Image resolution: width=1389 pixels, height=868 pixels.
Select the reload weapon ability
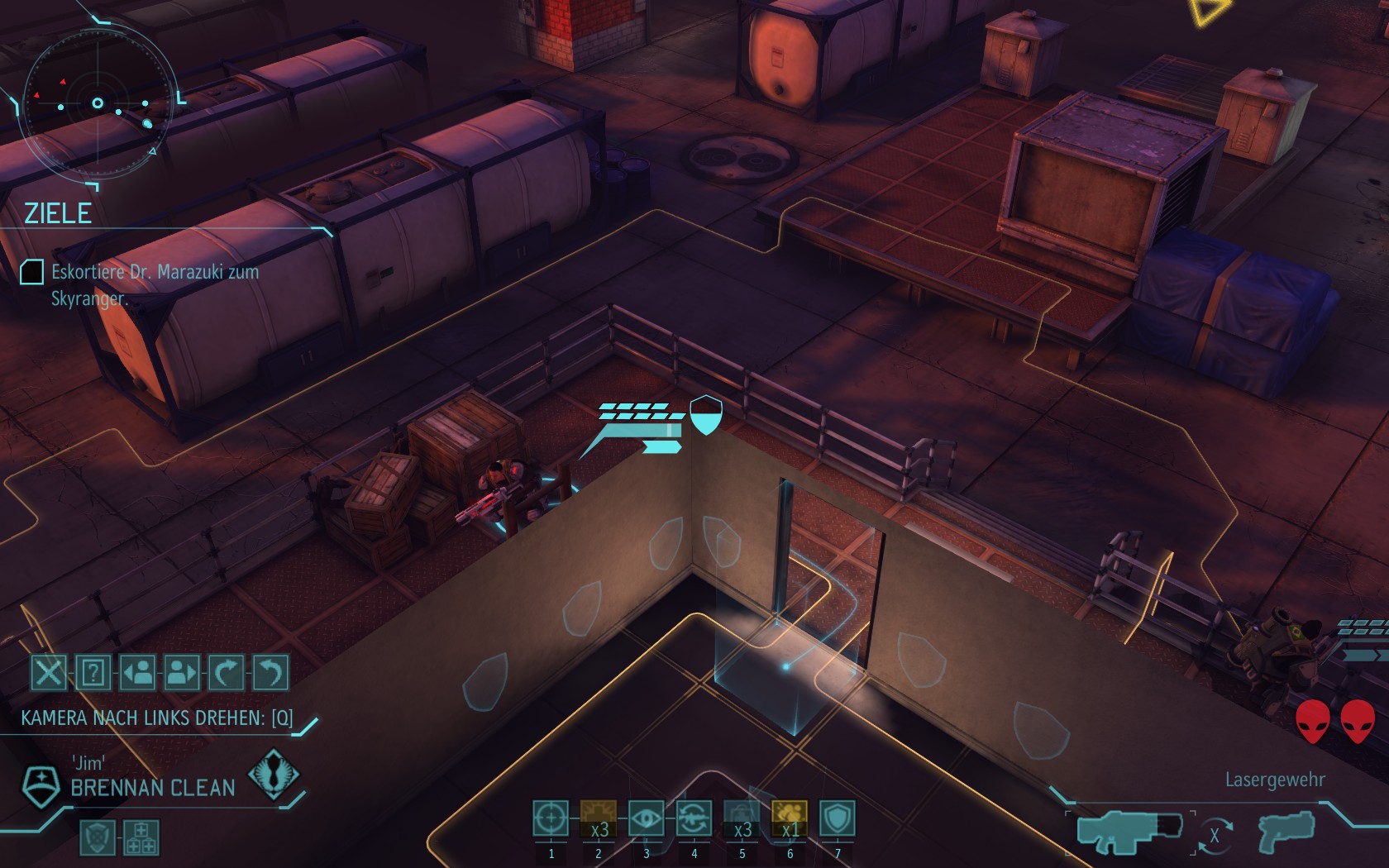click(x=694, y=819)
